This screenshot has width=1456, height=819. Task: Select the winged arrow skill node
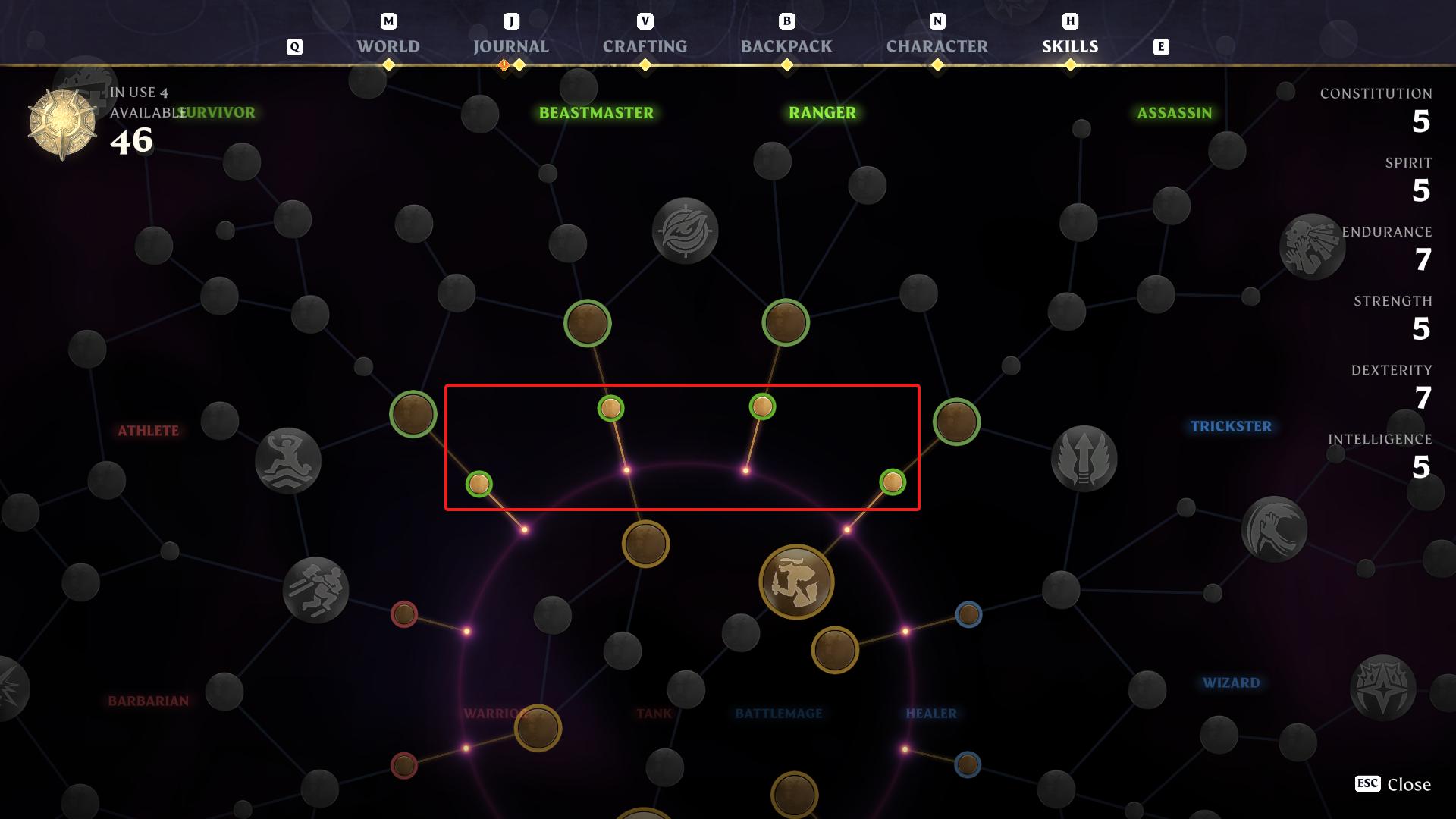(1084, 459)
